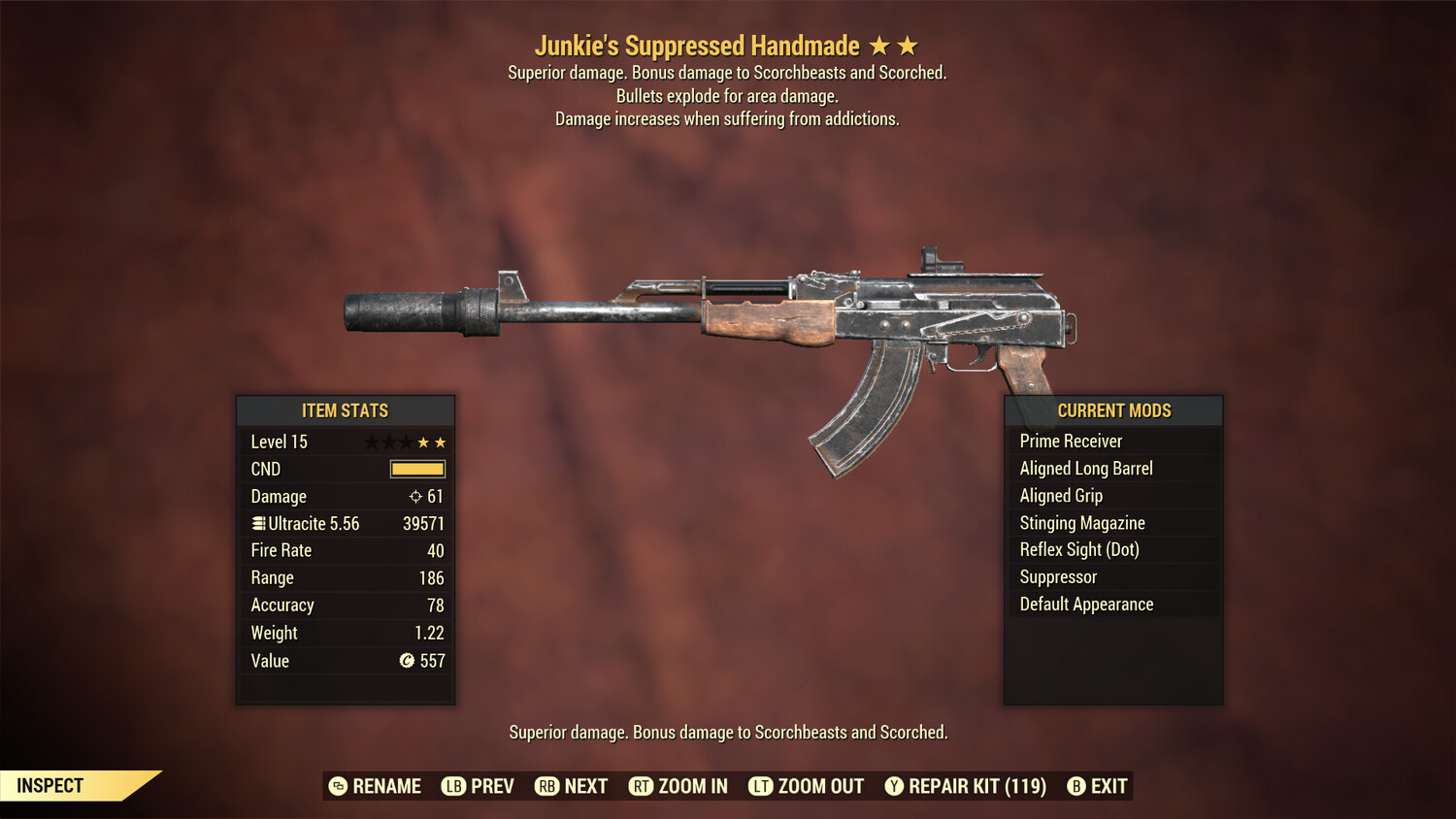Toggle the Suppressor mod entry
Viewport: 1456px width, 819px height.
click(1058, 576)
